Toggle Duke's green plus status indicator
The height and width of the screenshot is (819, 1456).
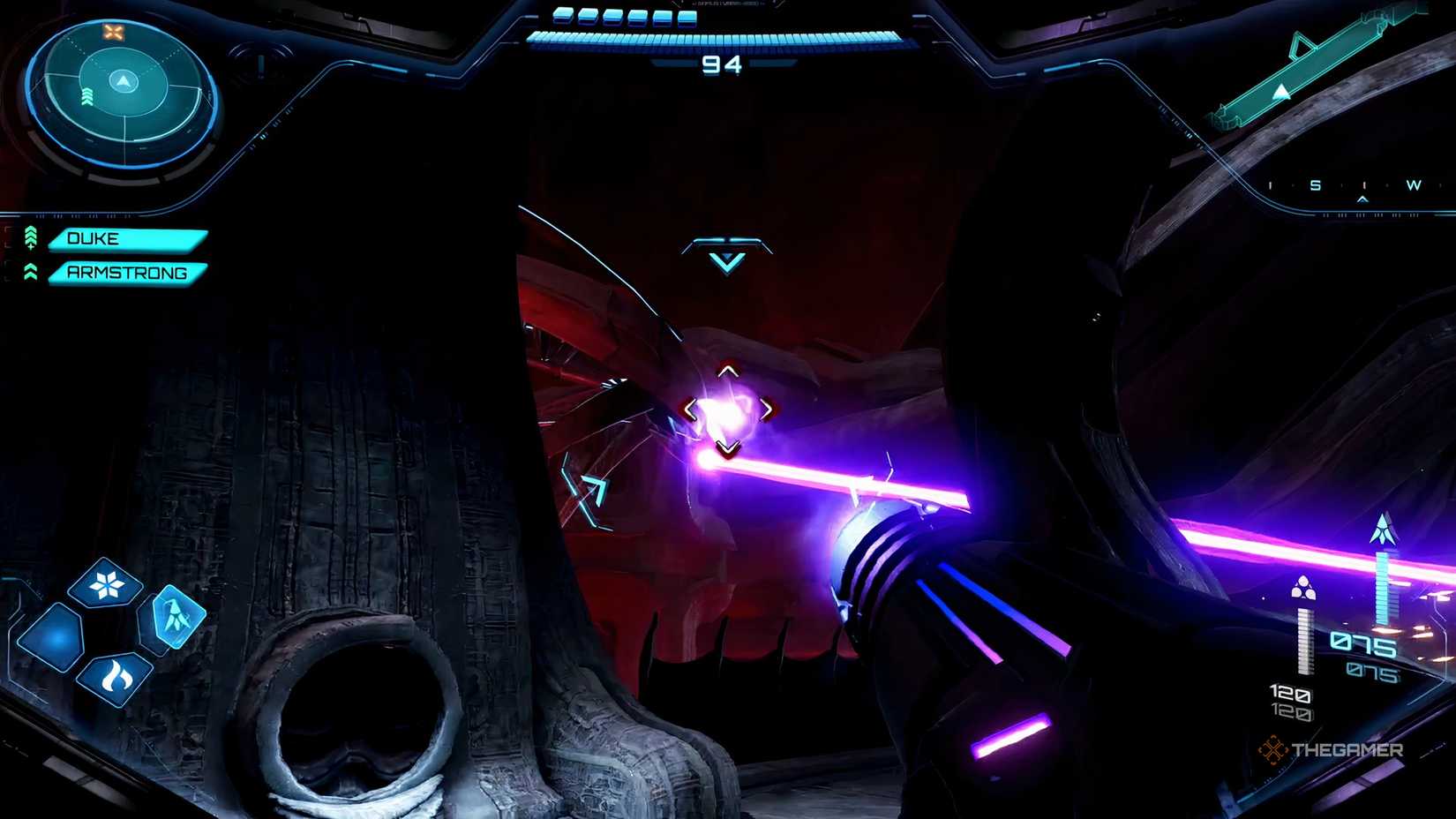tap(31, 246)
